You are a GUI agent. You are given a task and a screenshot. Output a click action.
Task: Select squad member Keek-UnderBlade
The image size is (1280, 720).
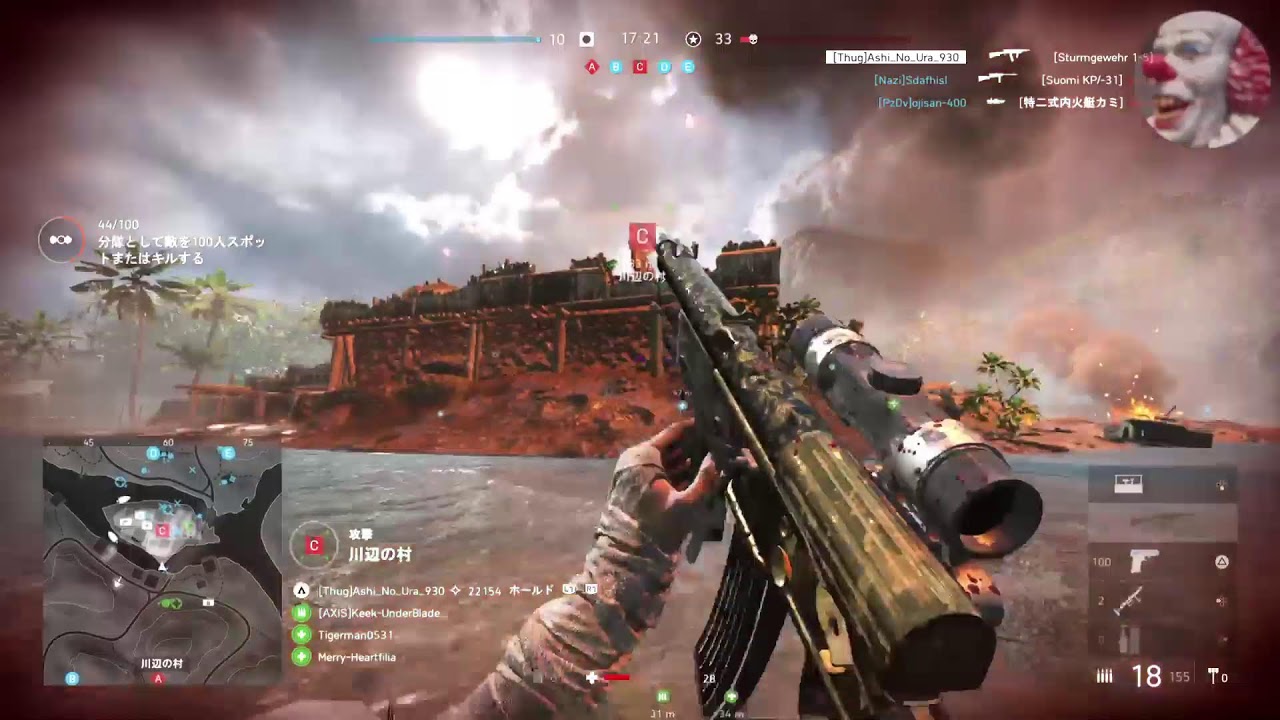click(x=378, y=613)
